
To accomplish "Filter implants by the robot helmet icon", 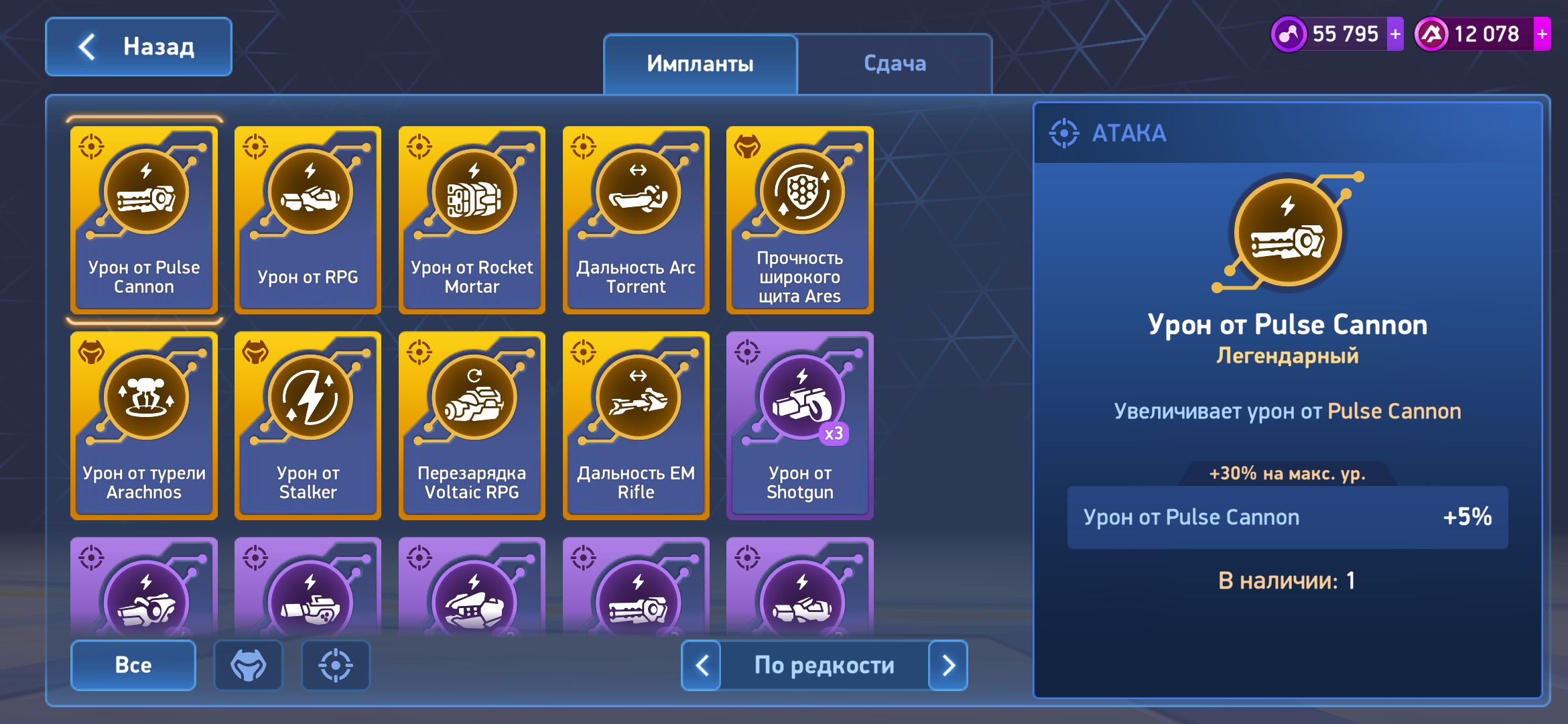I will click(249, 665).
